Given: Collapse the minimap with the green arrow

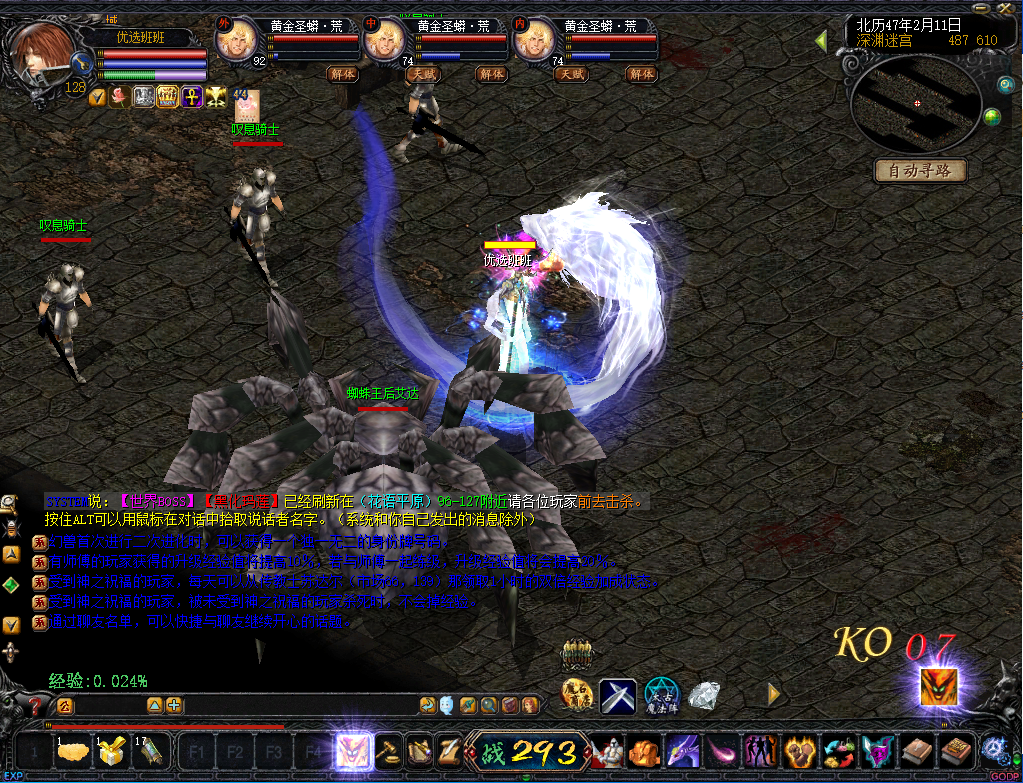Looking at the screenshot, I should pos(821,41).
